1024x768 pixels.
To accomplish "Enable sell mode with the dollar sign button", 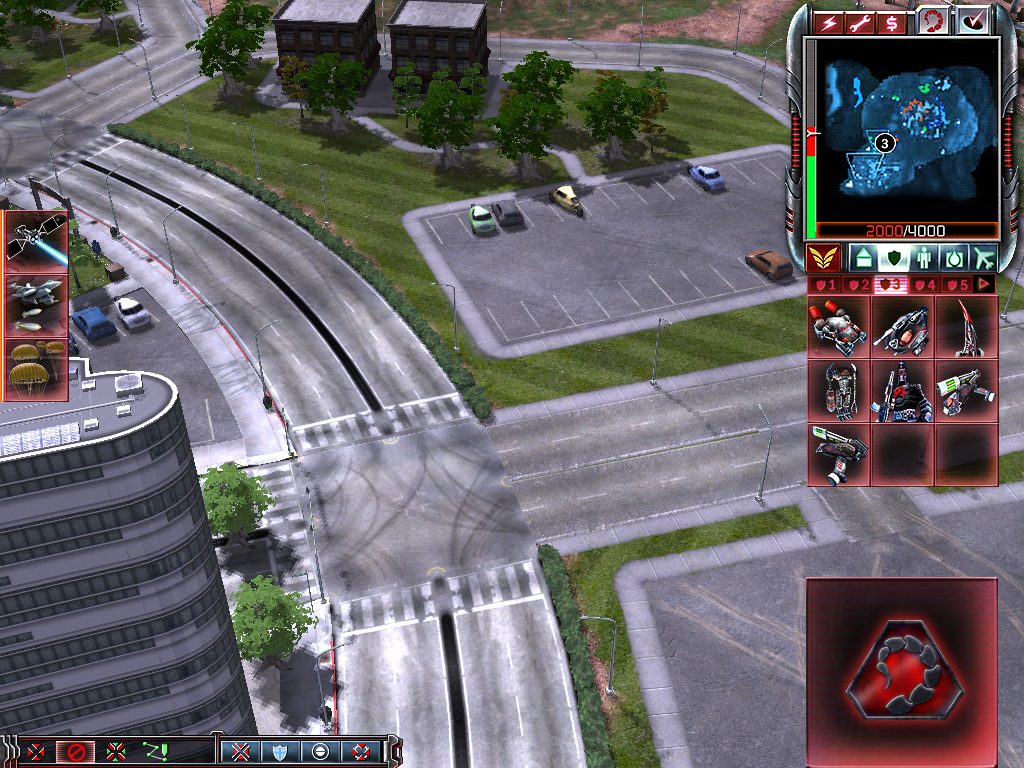I will click(892, 22).
